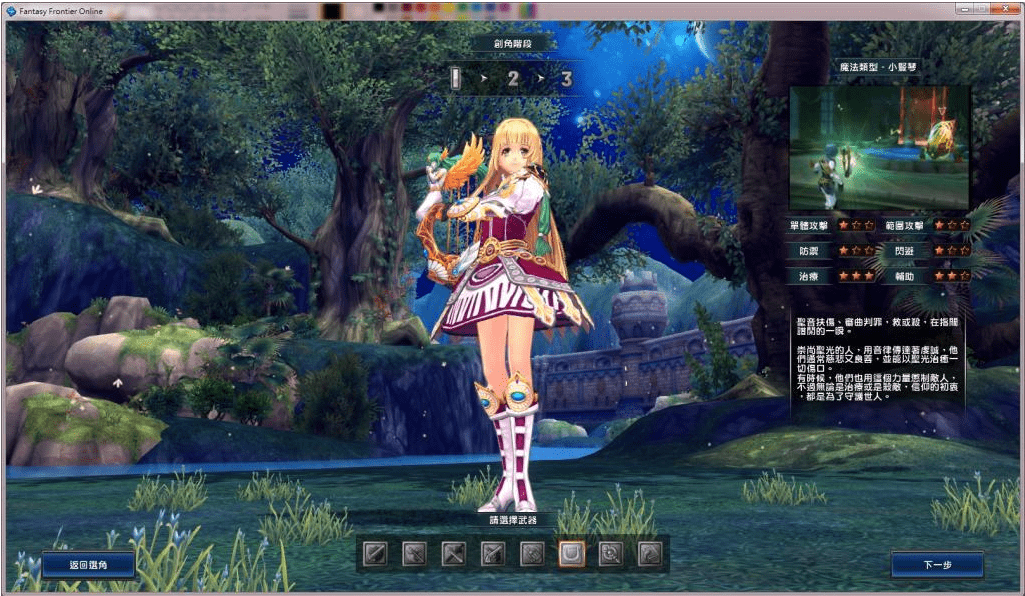Select the dual blades weapon icon
Viewport: 1025px width, 596px height.
415,553
